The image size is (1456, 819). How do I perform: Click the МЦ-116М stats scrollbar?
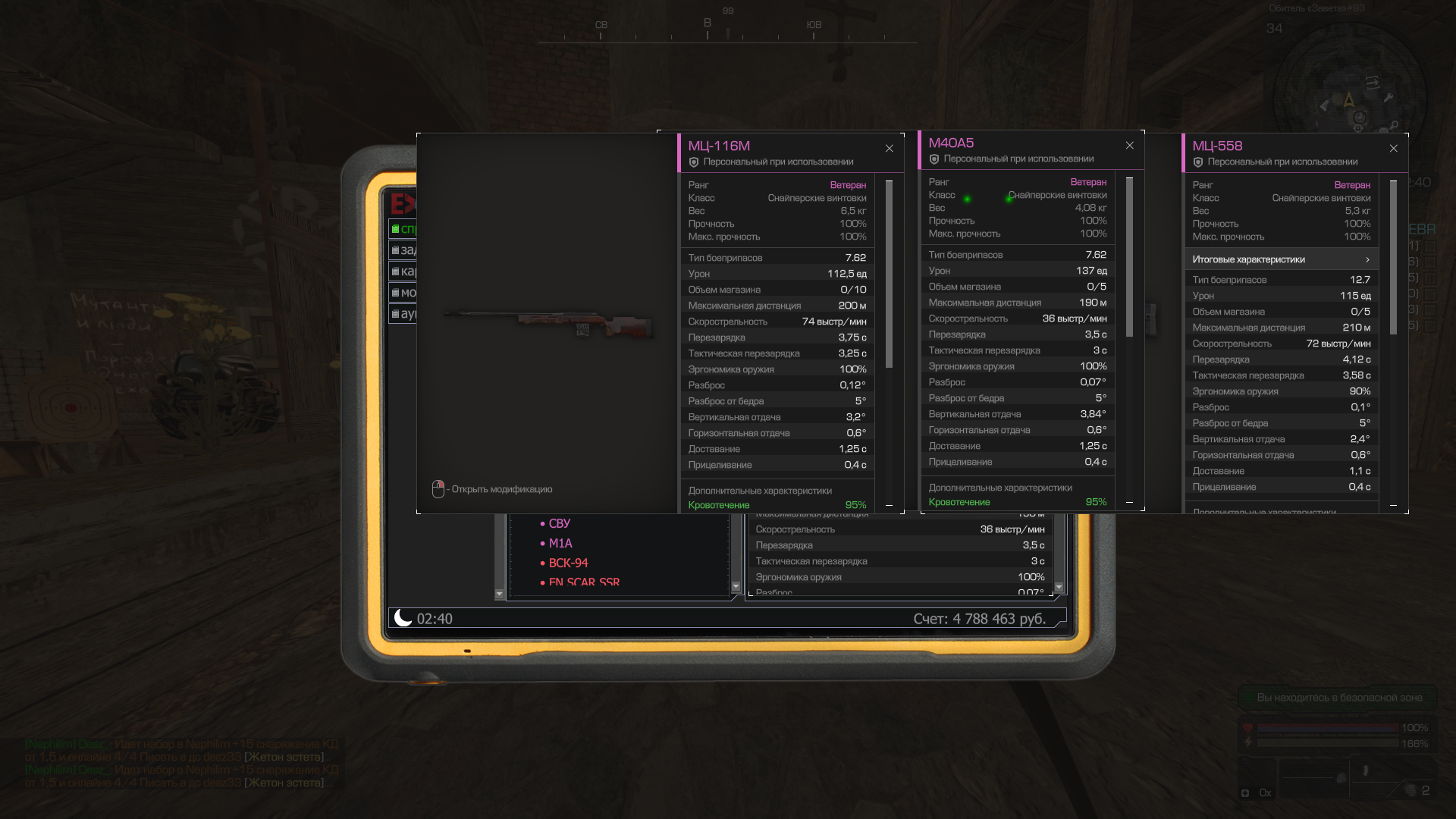(x=889, y=273)
